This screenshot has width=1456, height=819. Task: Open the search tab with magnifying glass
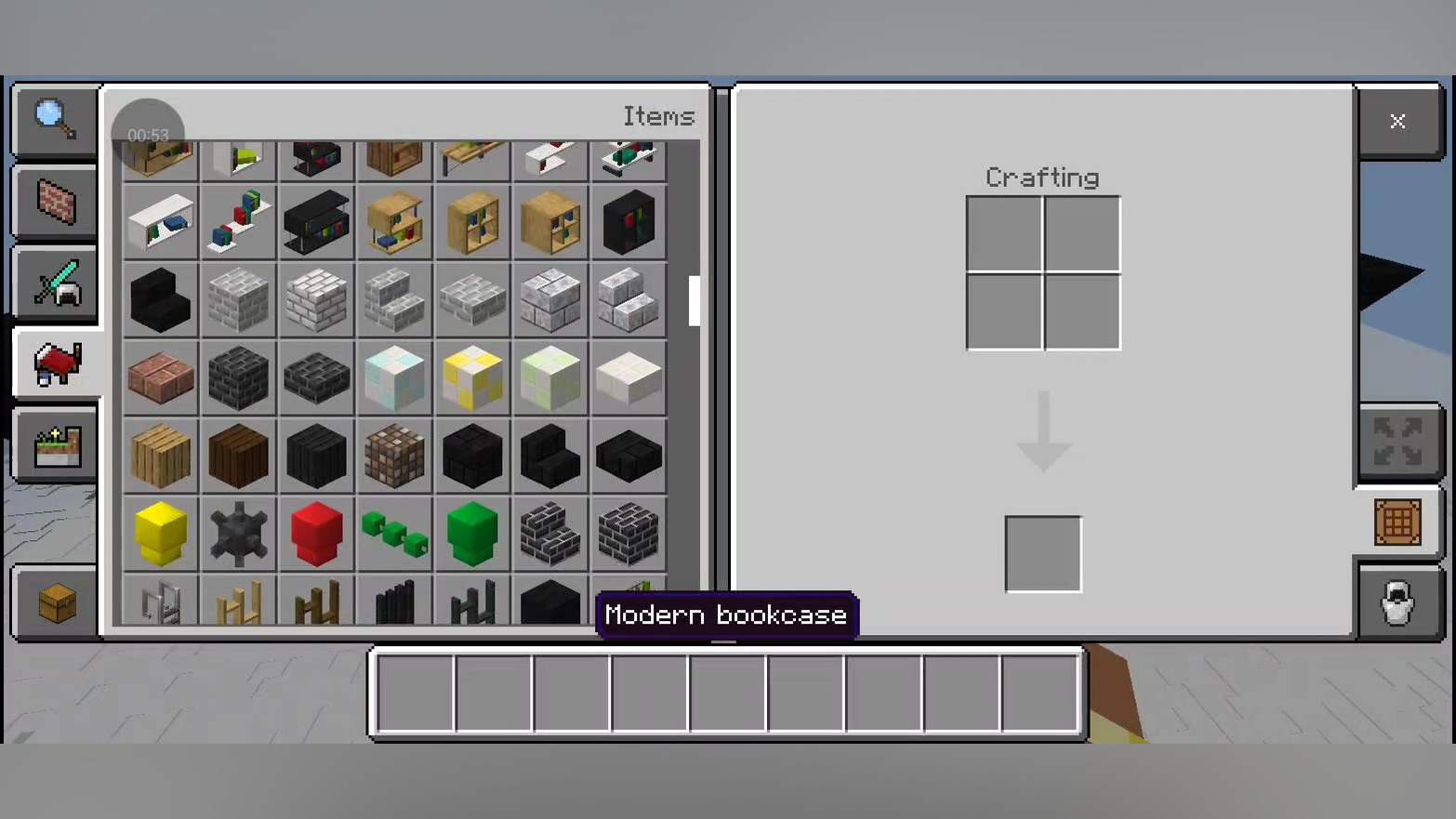click(x=55, y=120)
